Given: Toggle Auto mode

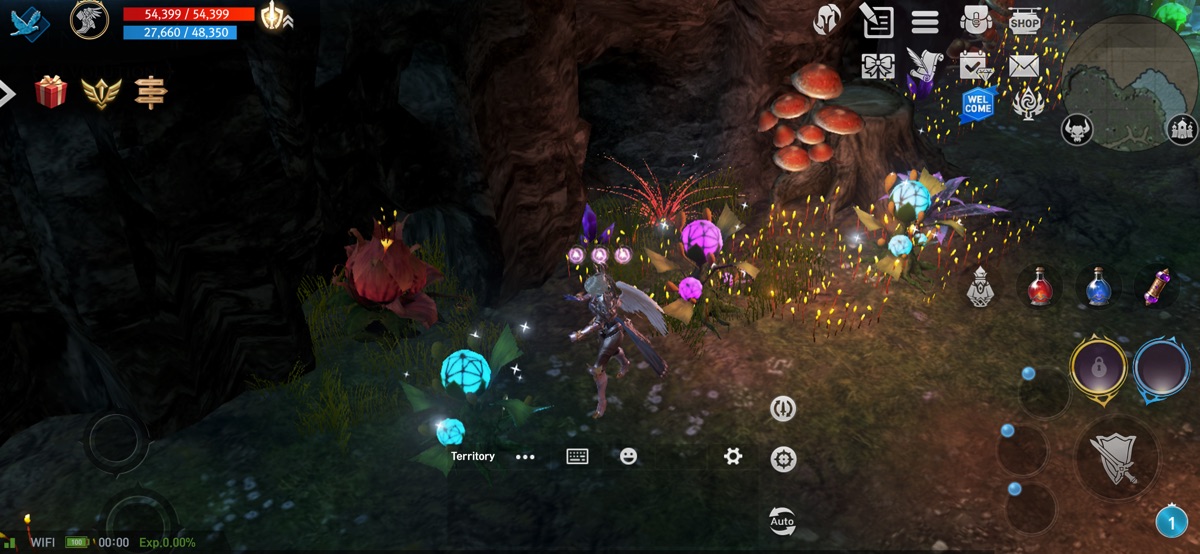Looking at the screenshot, I should (782, 521).
